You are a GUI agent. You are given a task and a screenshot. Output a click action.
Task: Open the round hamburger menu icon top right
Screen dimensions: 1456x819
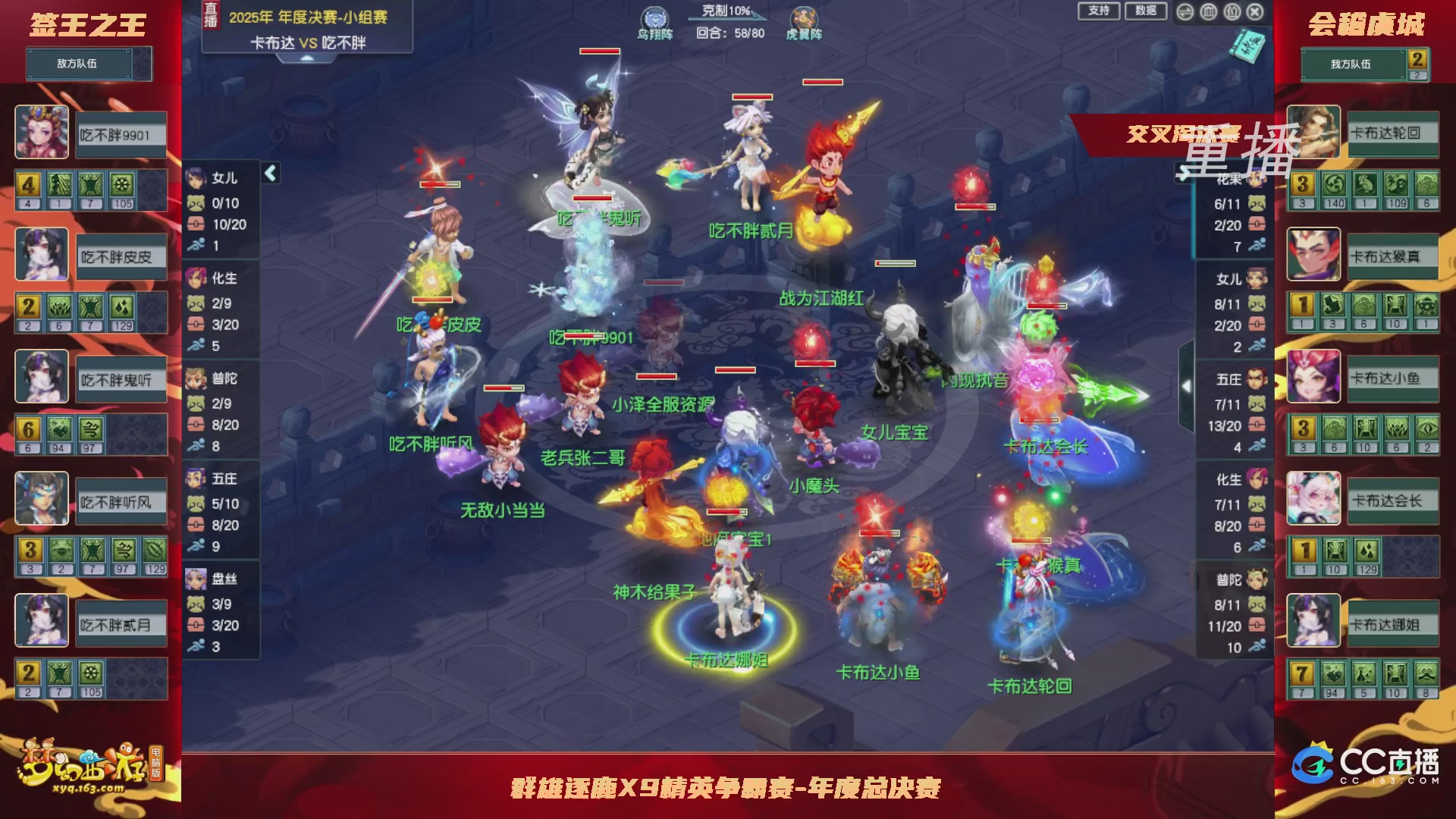(1185, 12)
